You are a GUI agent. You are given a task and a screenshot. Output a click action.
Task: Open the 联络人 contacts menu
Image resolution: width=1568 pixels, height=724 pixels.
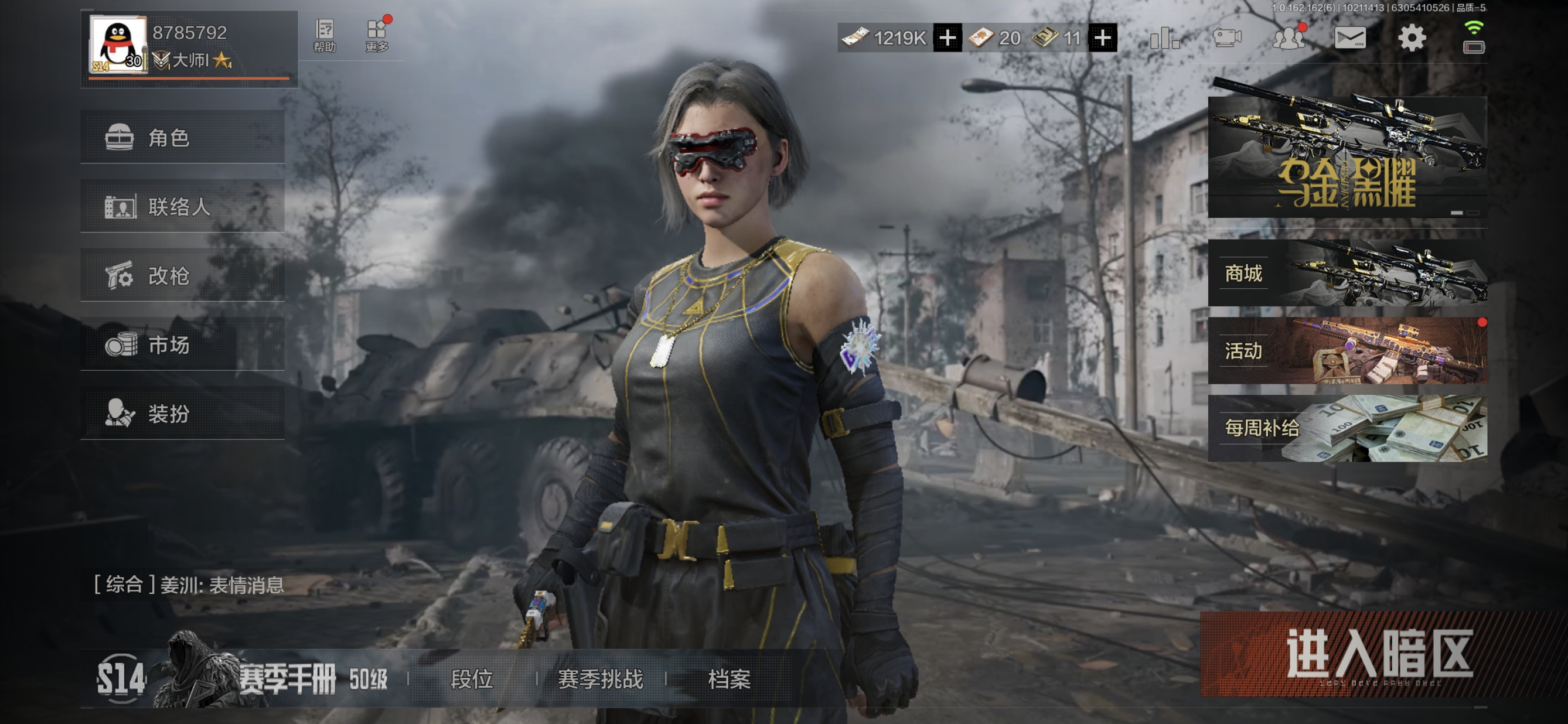pyautogui.click(x=182, y=206)
